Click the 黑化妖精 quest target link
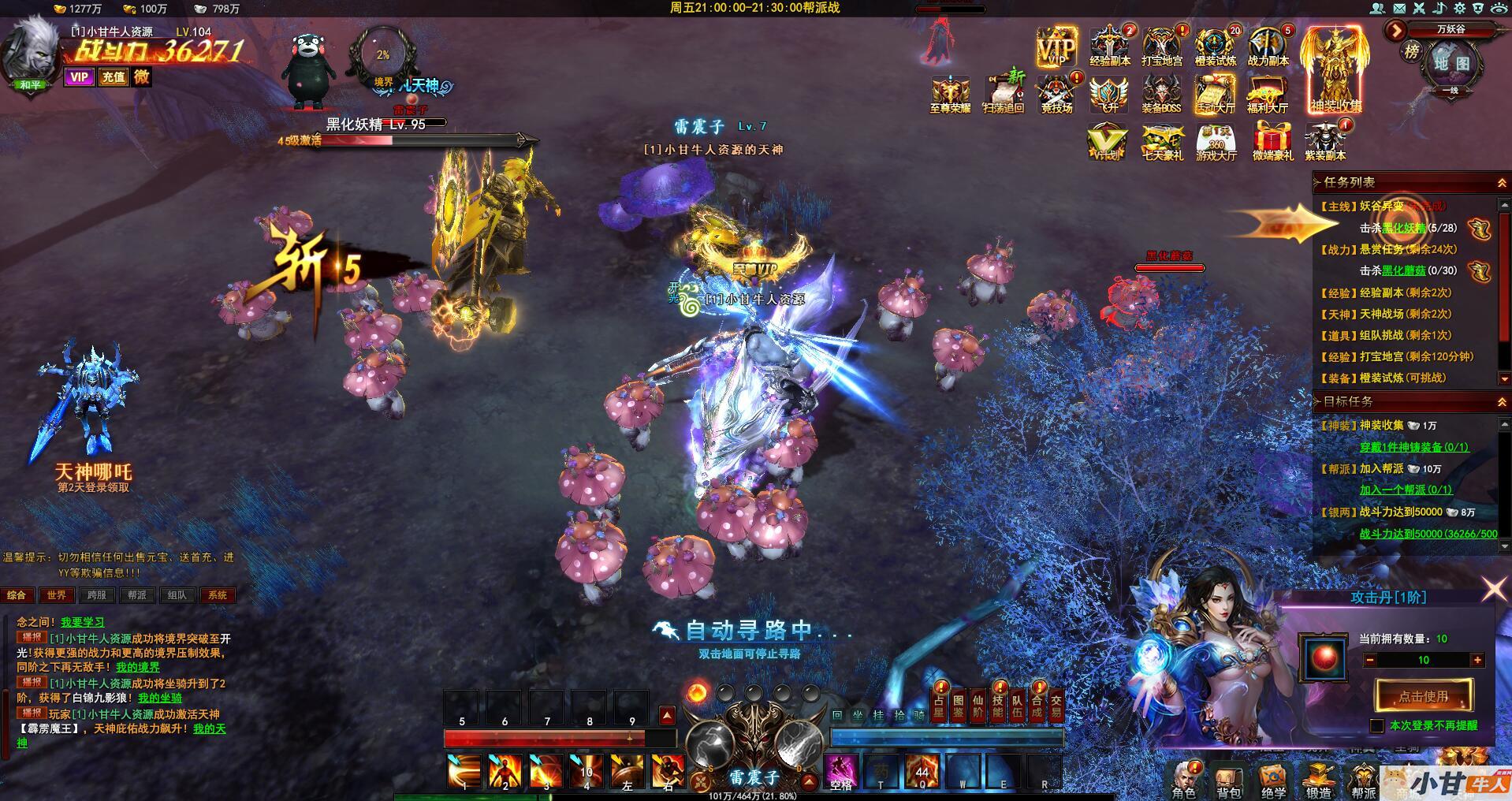The height and width of the screenshot is (801, 1512). [1403, 228]
